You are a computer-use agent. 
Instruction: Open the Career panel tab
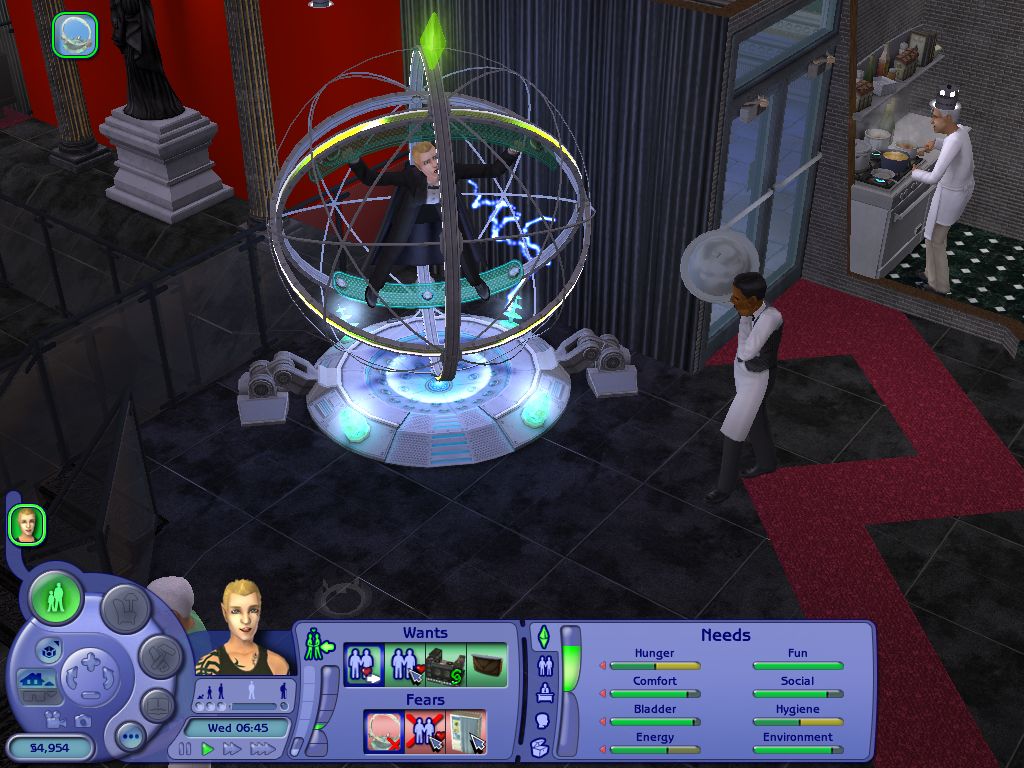point(545,692)
